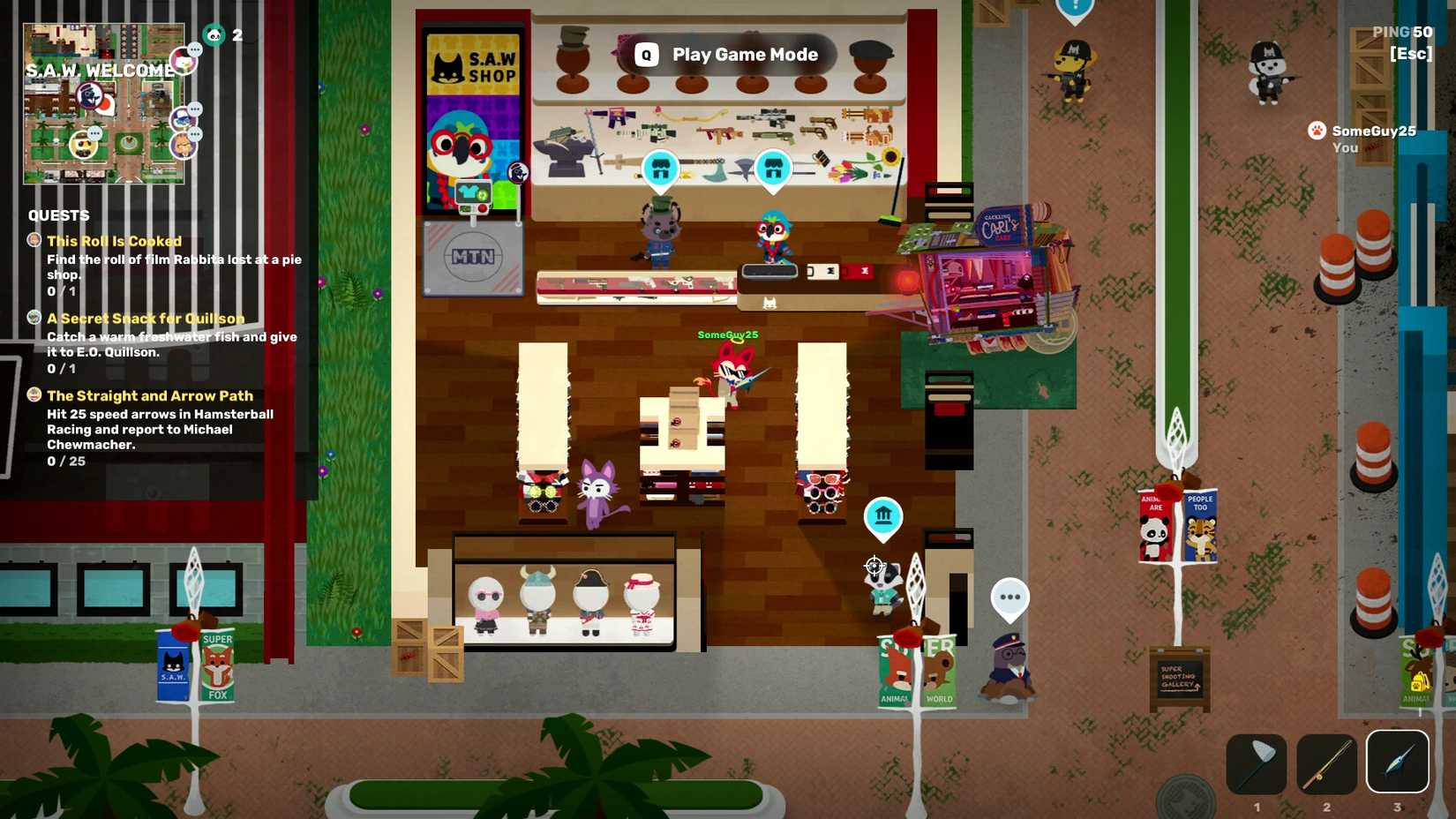Expand the quest 'This Roll Is Cooked'
1456x819 pixels.
(x=114, y=240)
